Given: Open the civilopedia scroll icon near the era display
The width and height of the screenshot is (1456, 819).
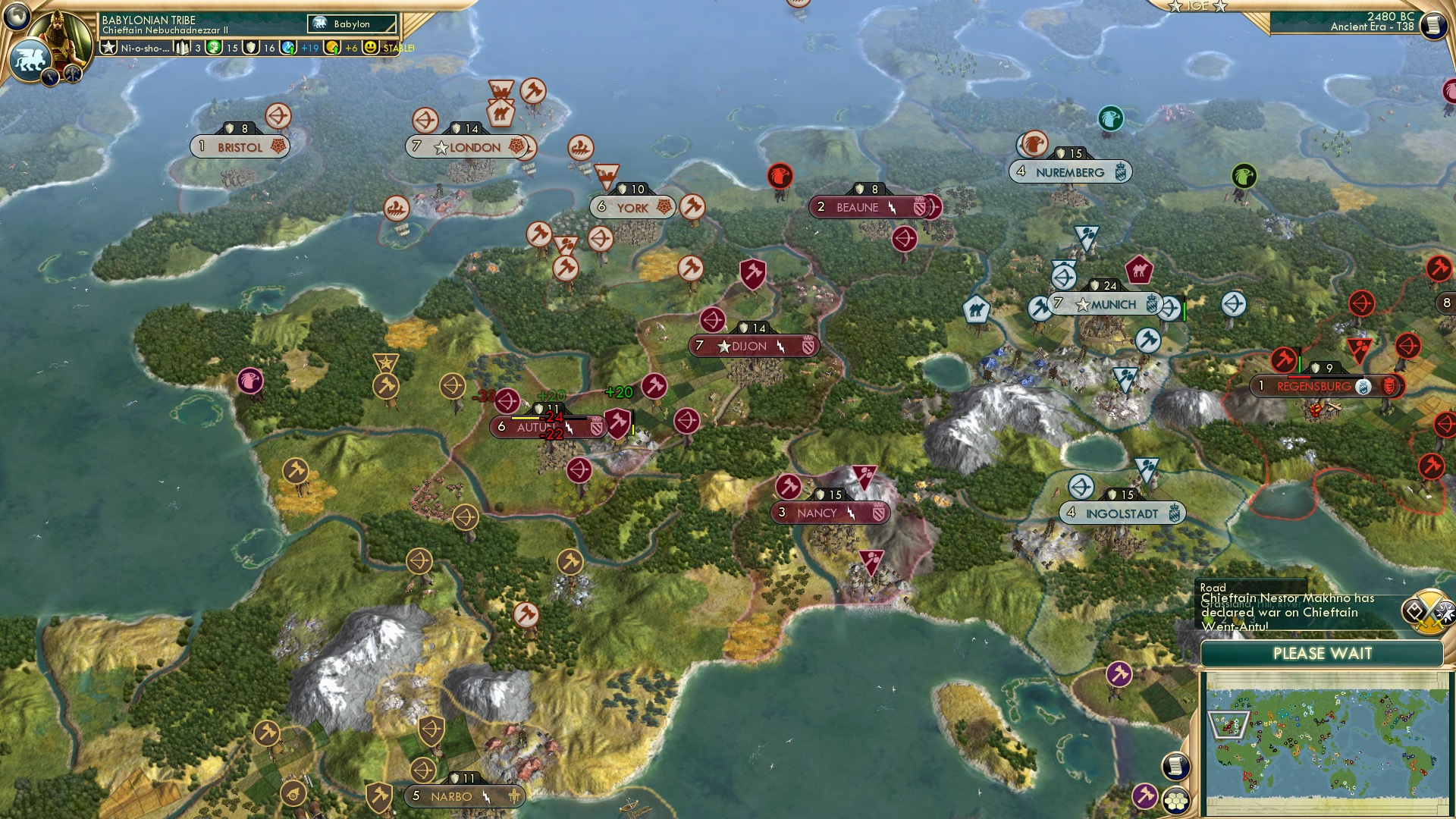Looking at the screenshot, I should [x=1433, y=25].
